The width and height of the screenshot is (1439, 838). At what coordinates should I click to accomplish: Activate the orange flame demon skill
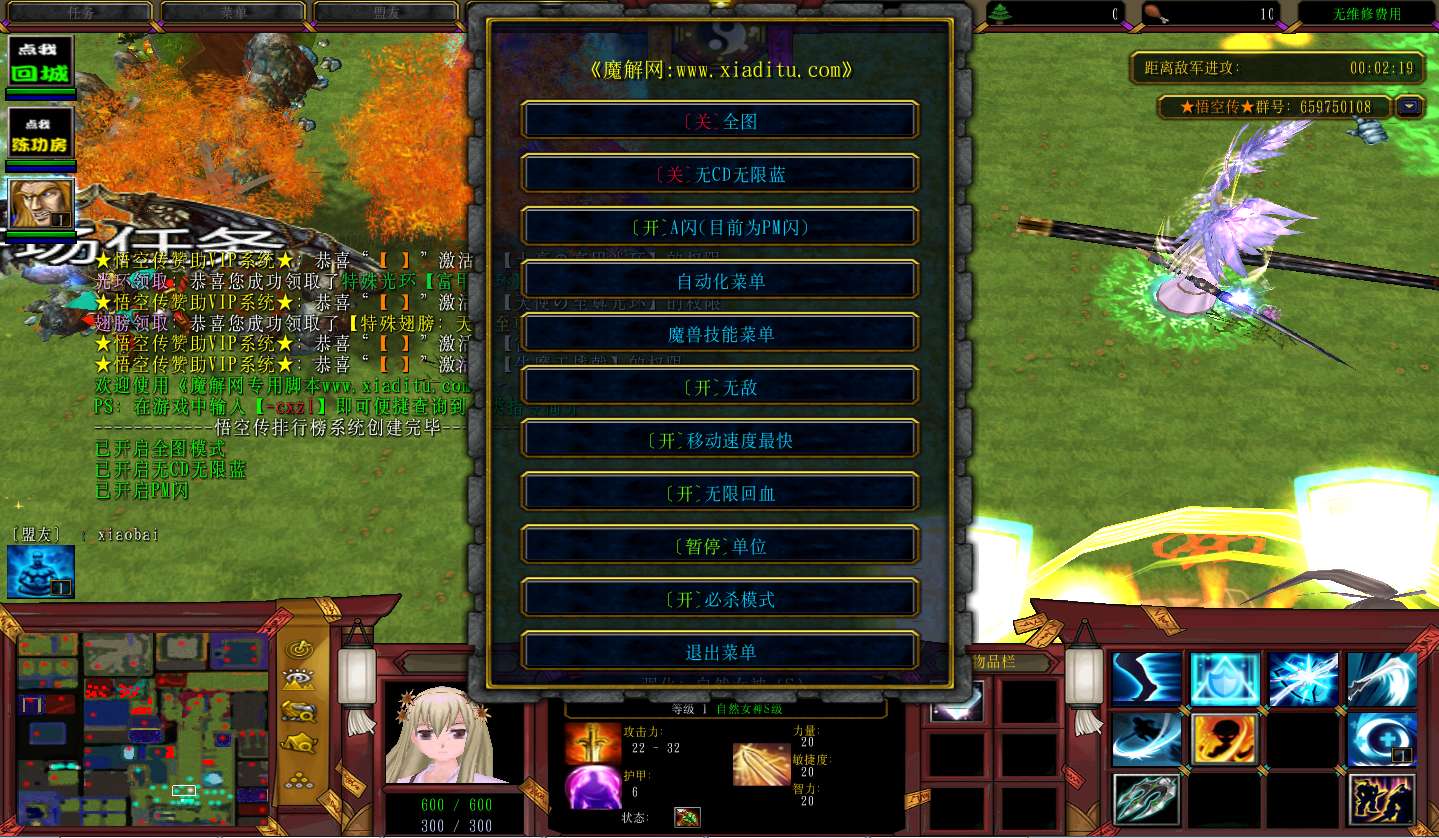(1223, 740)
